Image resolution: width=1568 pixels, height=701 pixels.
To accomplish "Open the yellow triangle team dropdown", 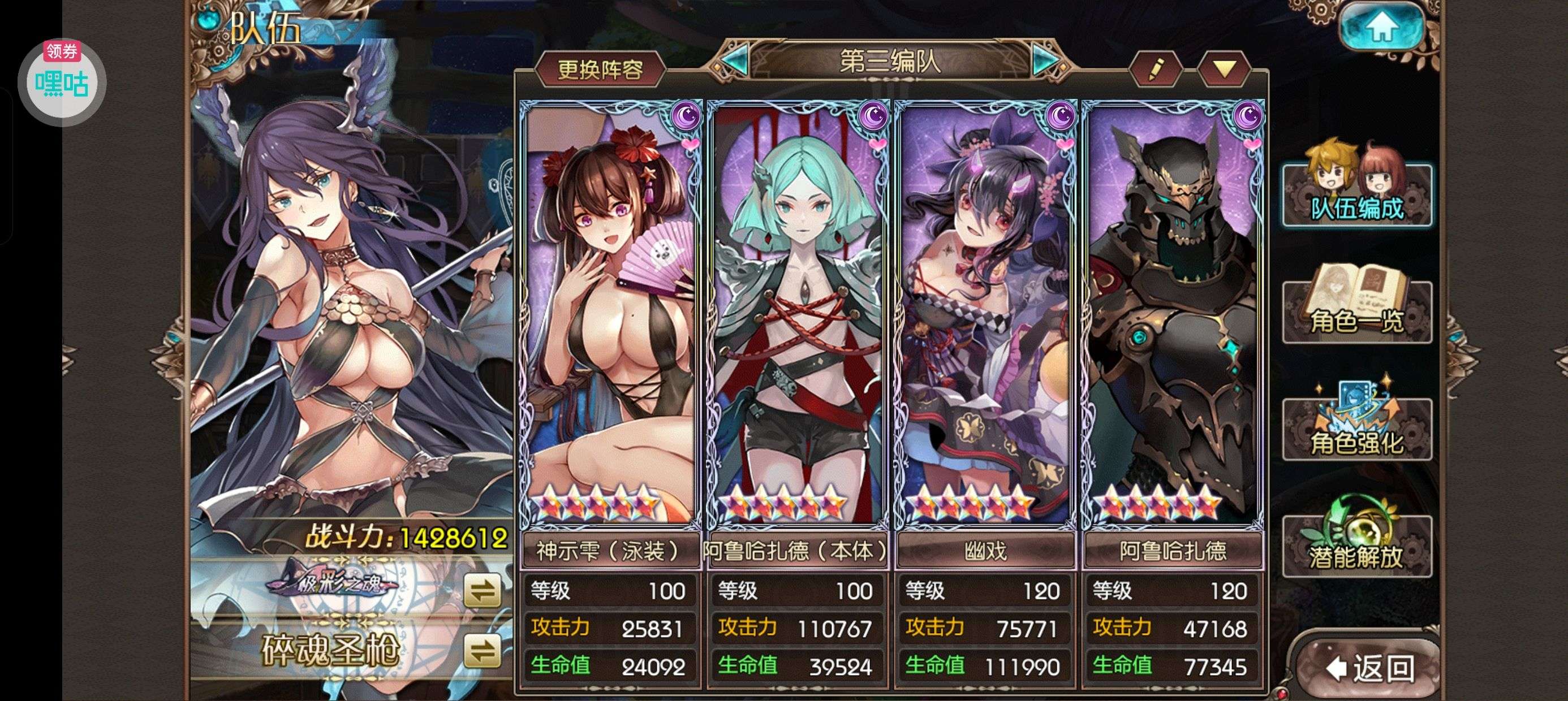I will tap(1224, 69).
